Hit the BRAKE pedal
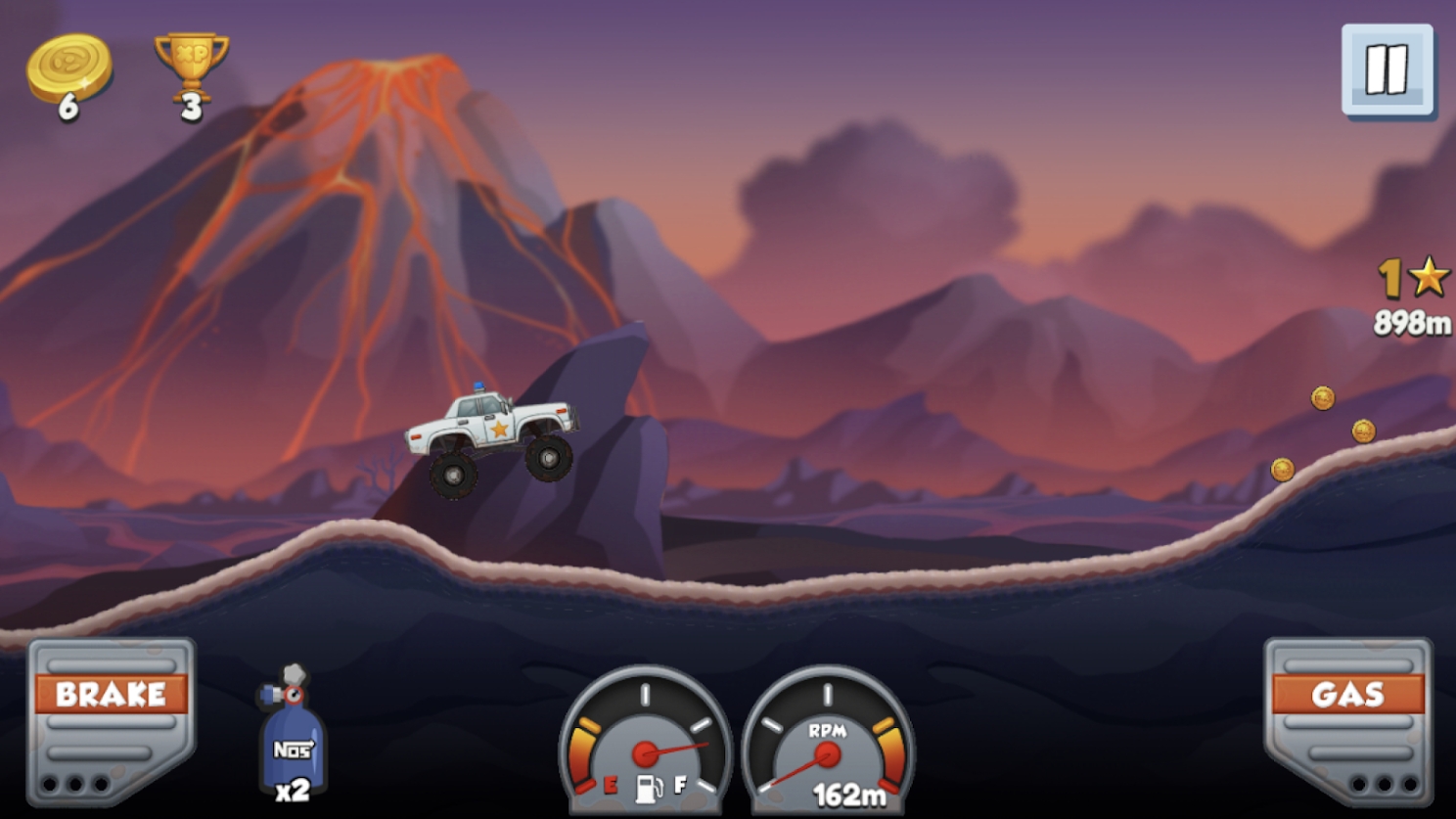 [x=111, y=719]
